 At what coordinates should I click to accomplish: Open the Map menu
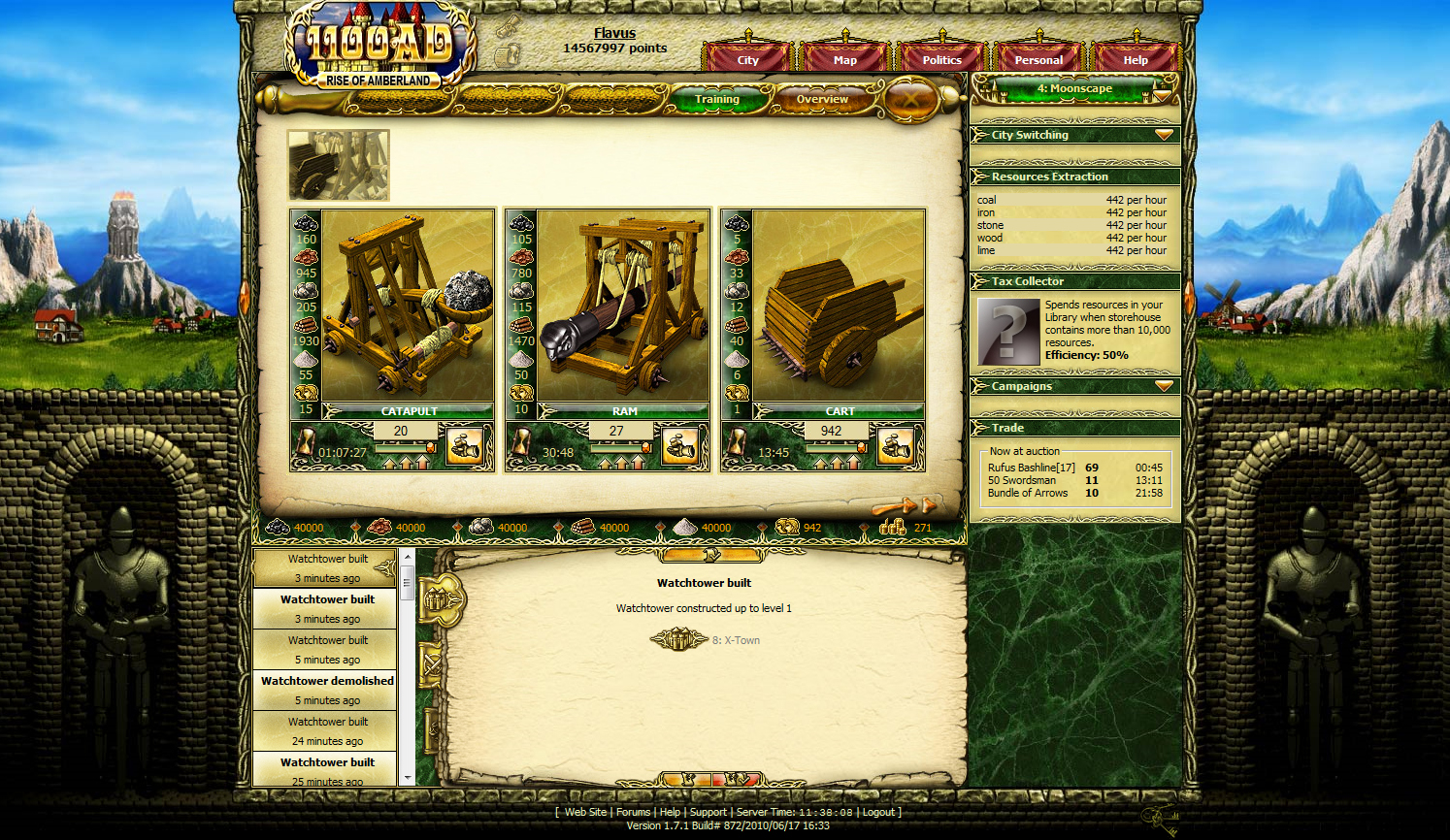(844, 59)
